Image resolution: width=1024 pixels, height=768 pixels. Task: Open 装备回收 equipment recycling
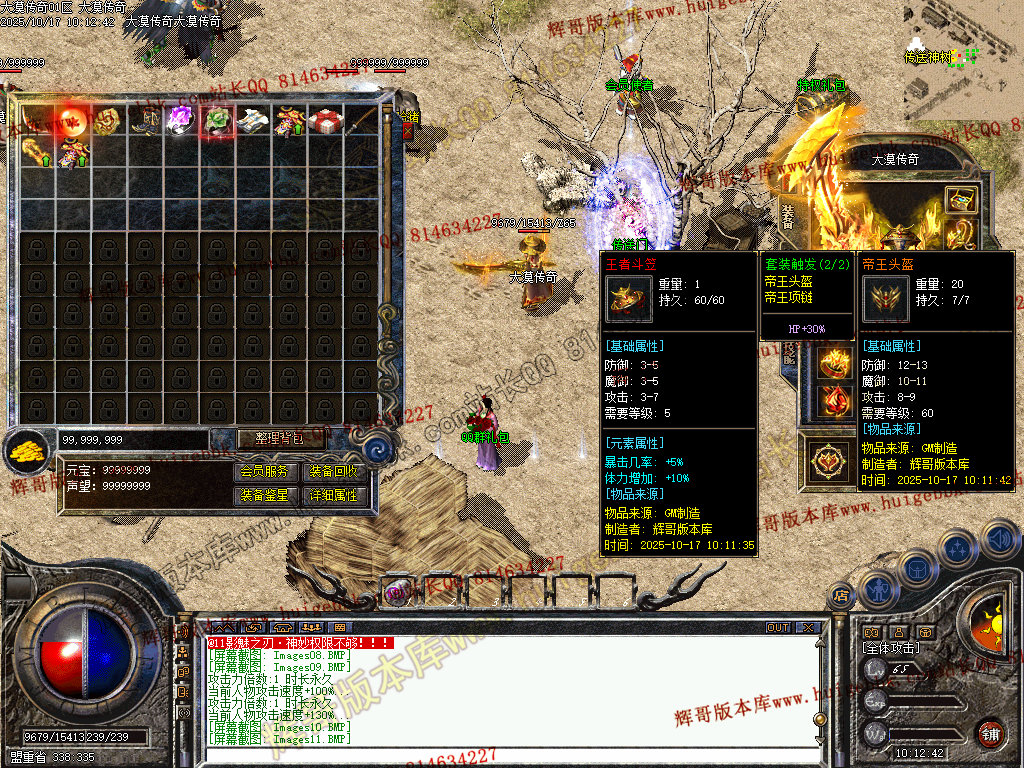coord(333,472)
